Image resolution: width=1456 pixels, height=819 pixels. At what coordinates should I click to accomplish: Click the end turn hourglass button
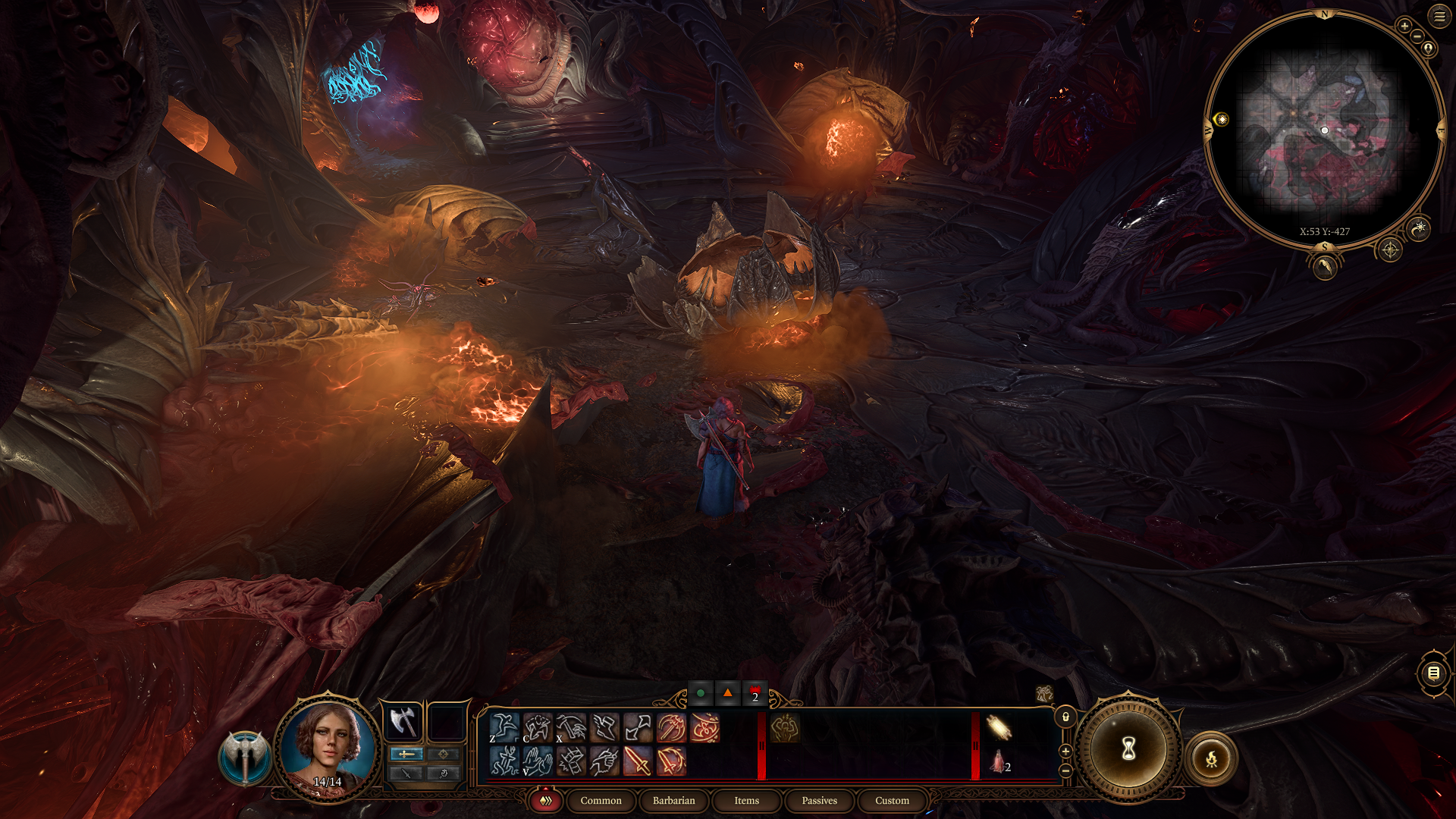click(x=1128, y=750)
